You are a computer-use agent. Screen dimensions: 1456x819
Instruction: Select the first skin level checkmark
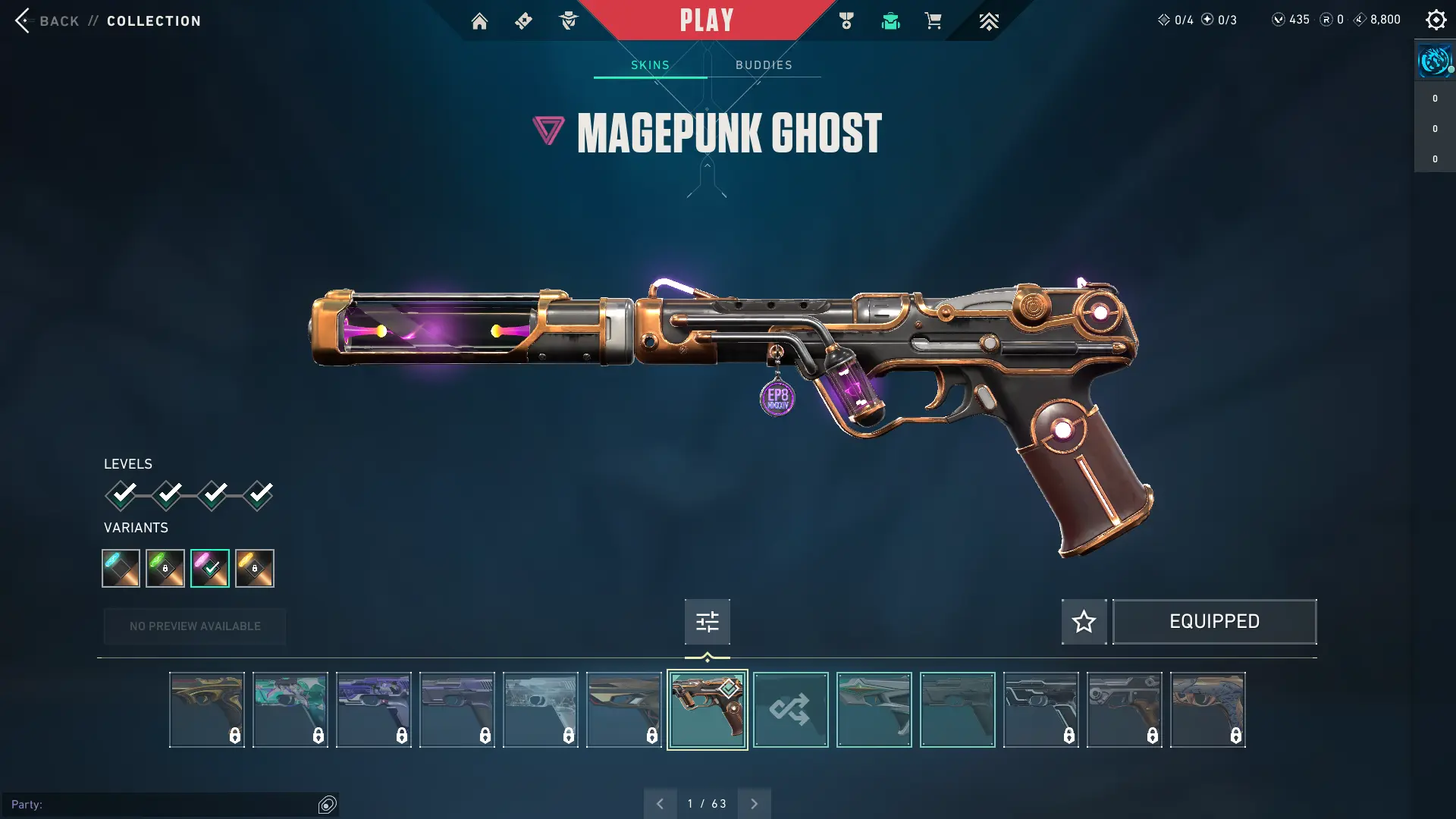pyautogui.click(x=121, y=495)
